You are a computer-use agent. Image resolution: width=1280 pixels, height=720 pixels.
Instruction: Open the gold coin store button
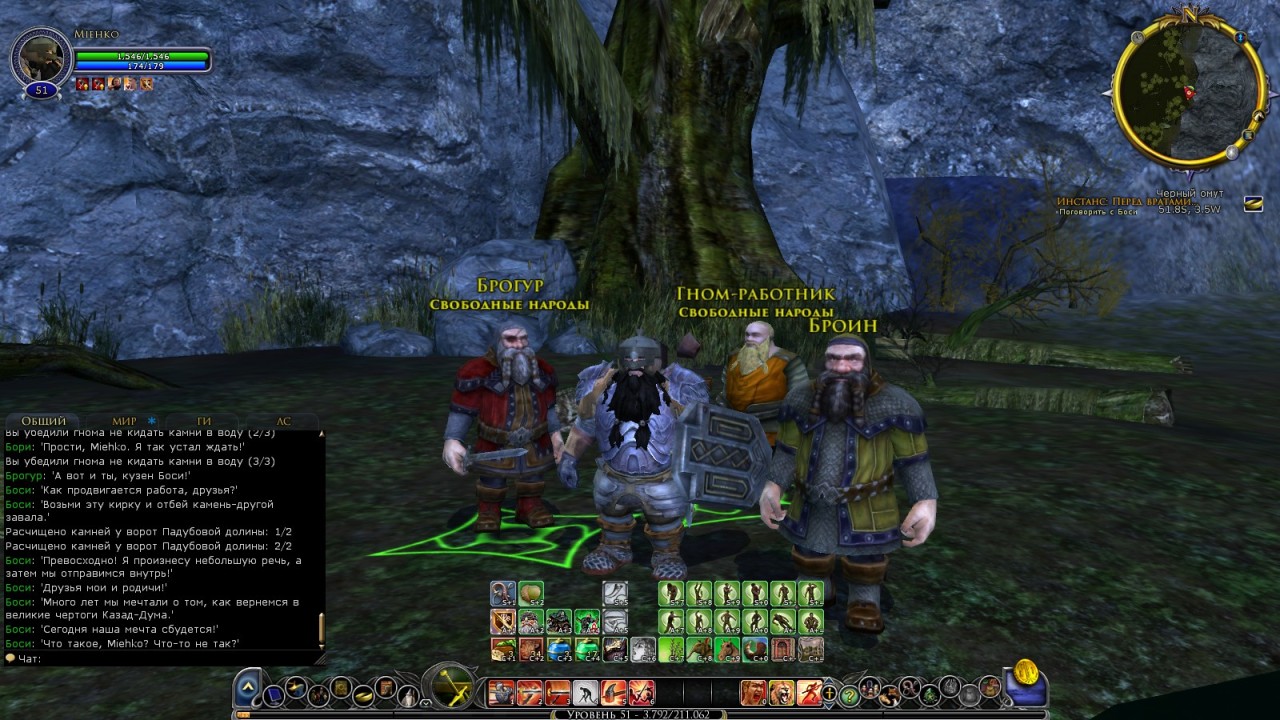click(1026, 674)
